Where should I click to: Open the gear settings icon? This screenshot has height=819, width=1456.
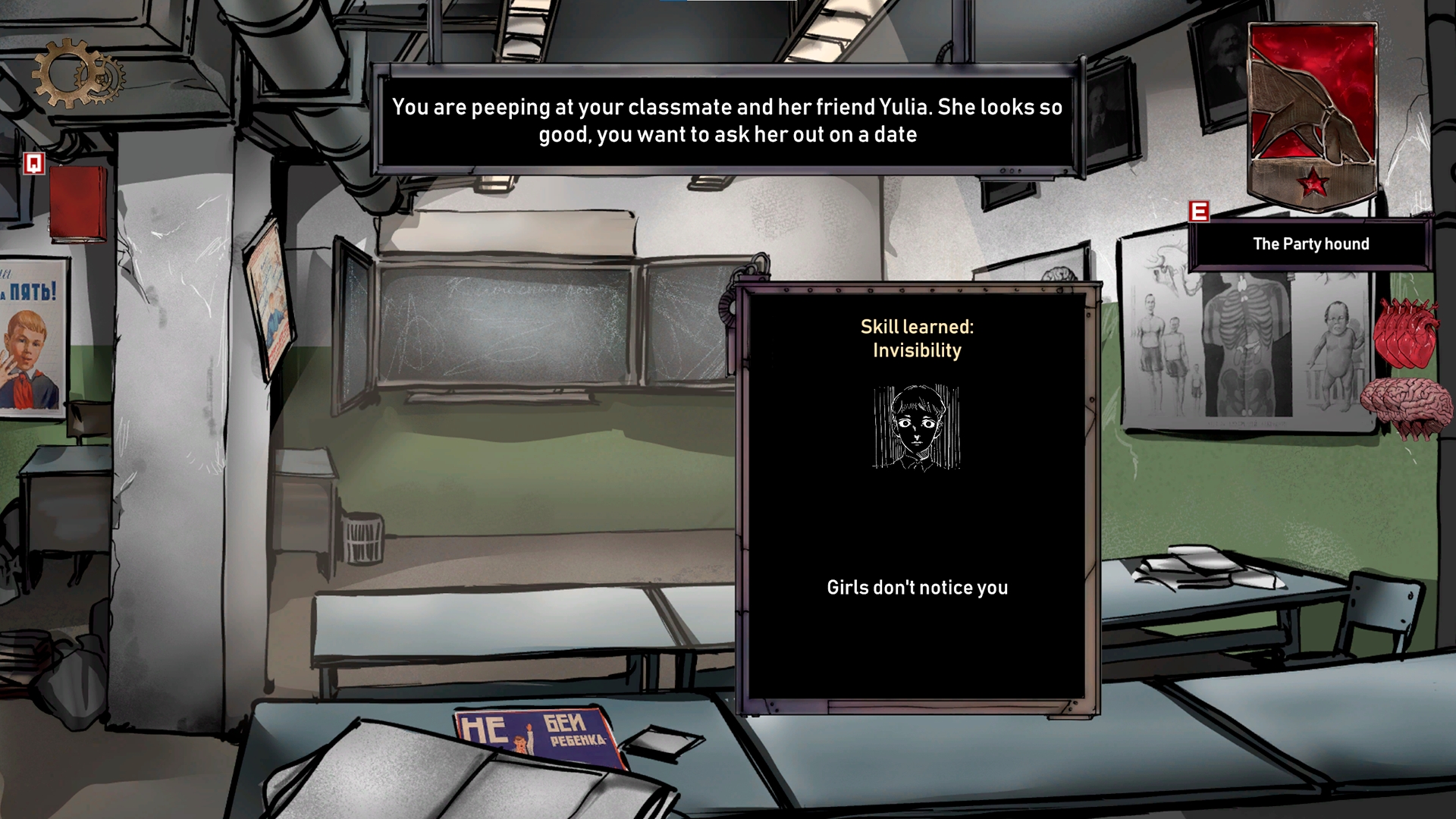(77, 75)
